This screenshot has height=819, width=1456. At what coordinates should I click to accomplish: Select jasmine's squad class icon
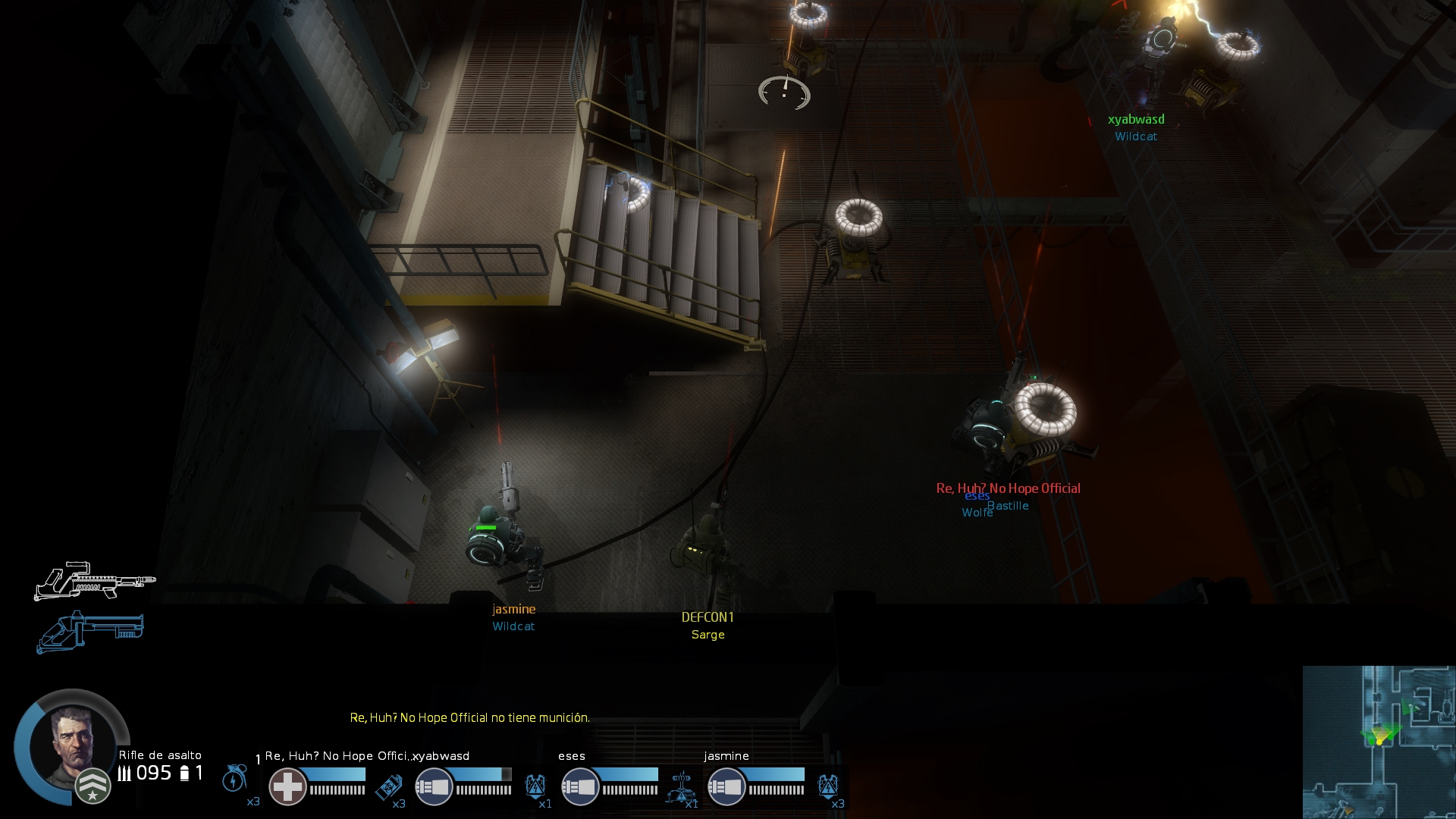(x=726, y=787)
